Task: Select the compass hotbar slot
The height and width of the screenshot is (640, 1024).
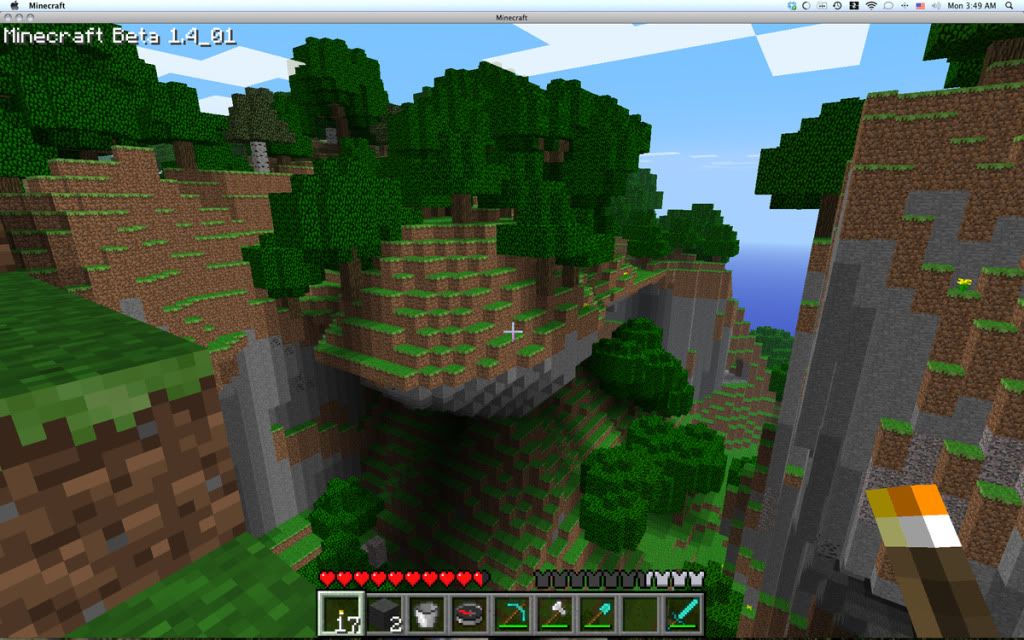Action: point(467,612)
